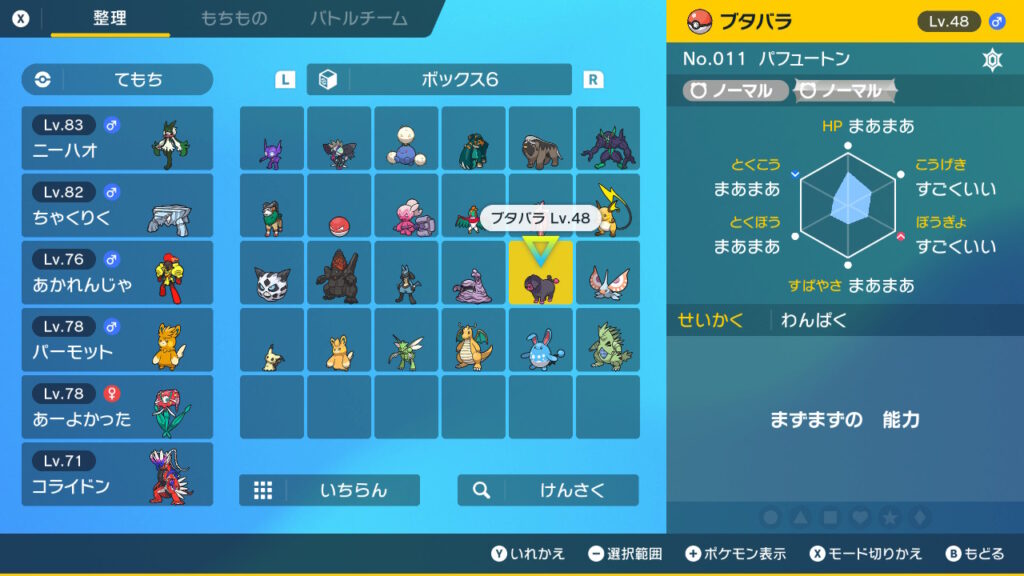Switch to the バトルチーム tab
The width and height of the screenshot is (1024, 576).
click(x=359, y=18)
